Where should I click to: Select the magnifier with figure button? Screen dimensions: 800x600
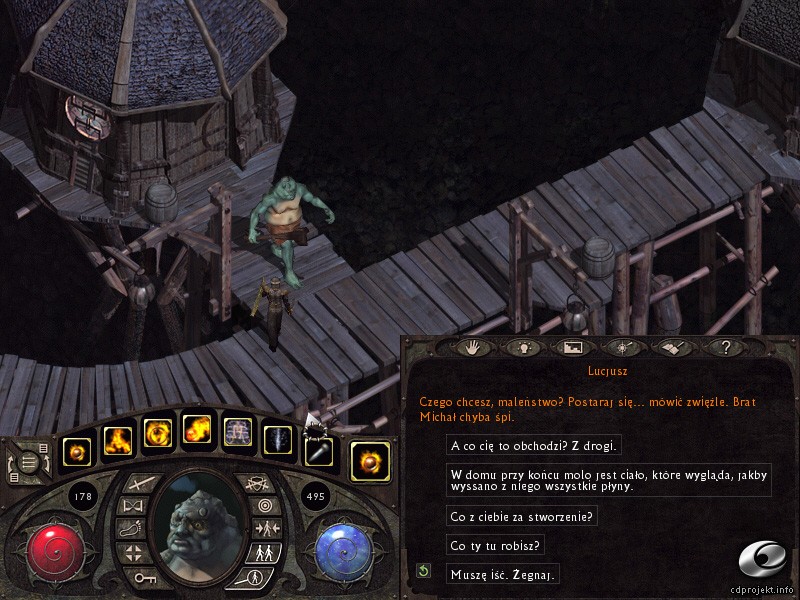[x=253, y=577]
